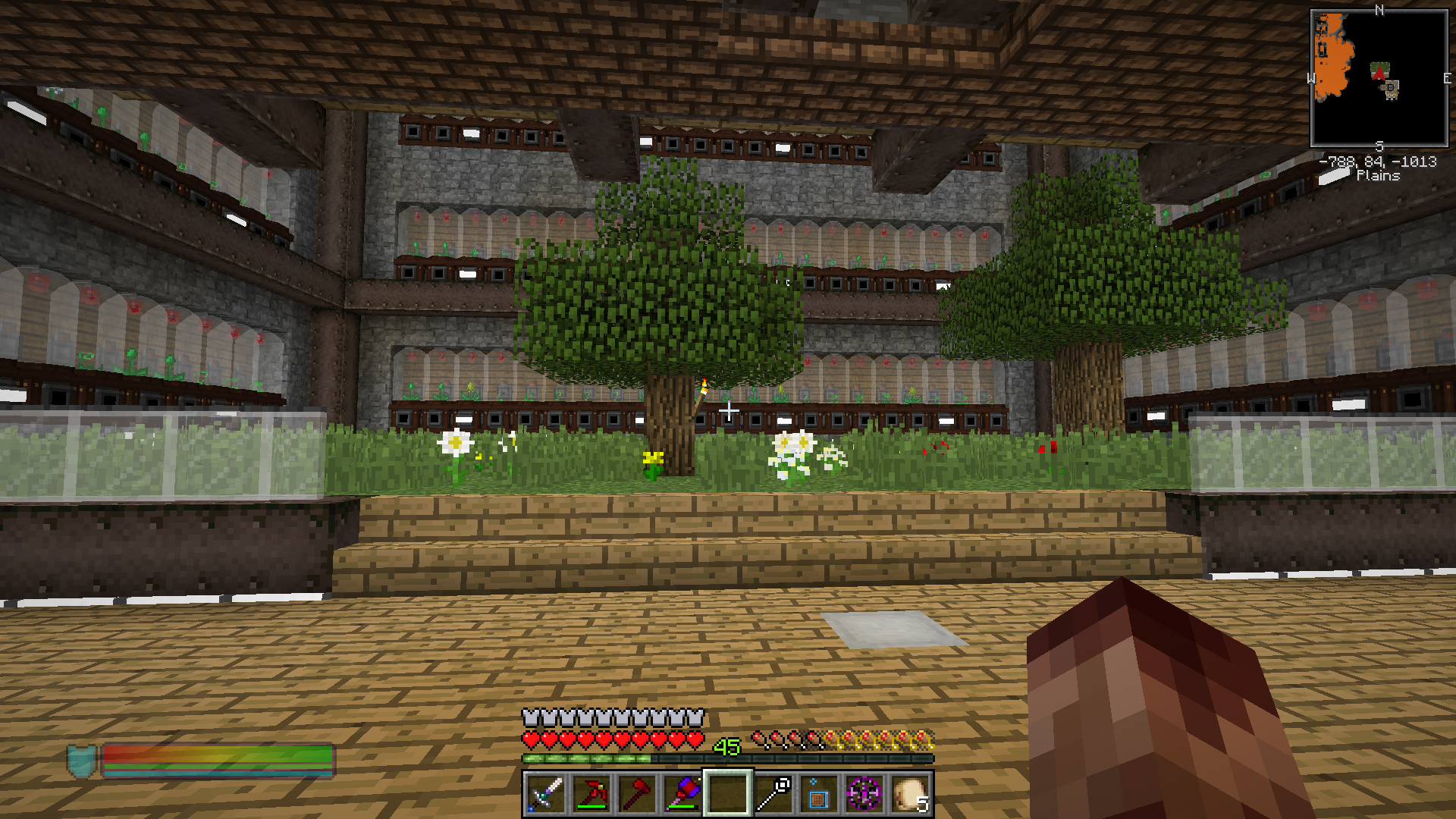
Task: Select the red axe hotbar slot
Action: coord(636,794)
